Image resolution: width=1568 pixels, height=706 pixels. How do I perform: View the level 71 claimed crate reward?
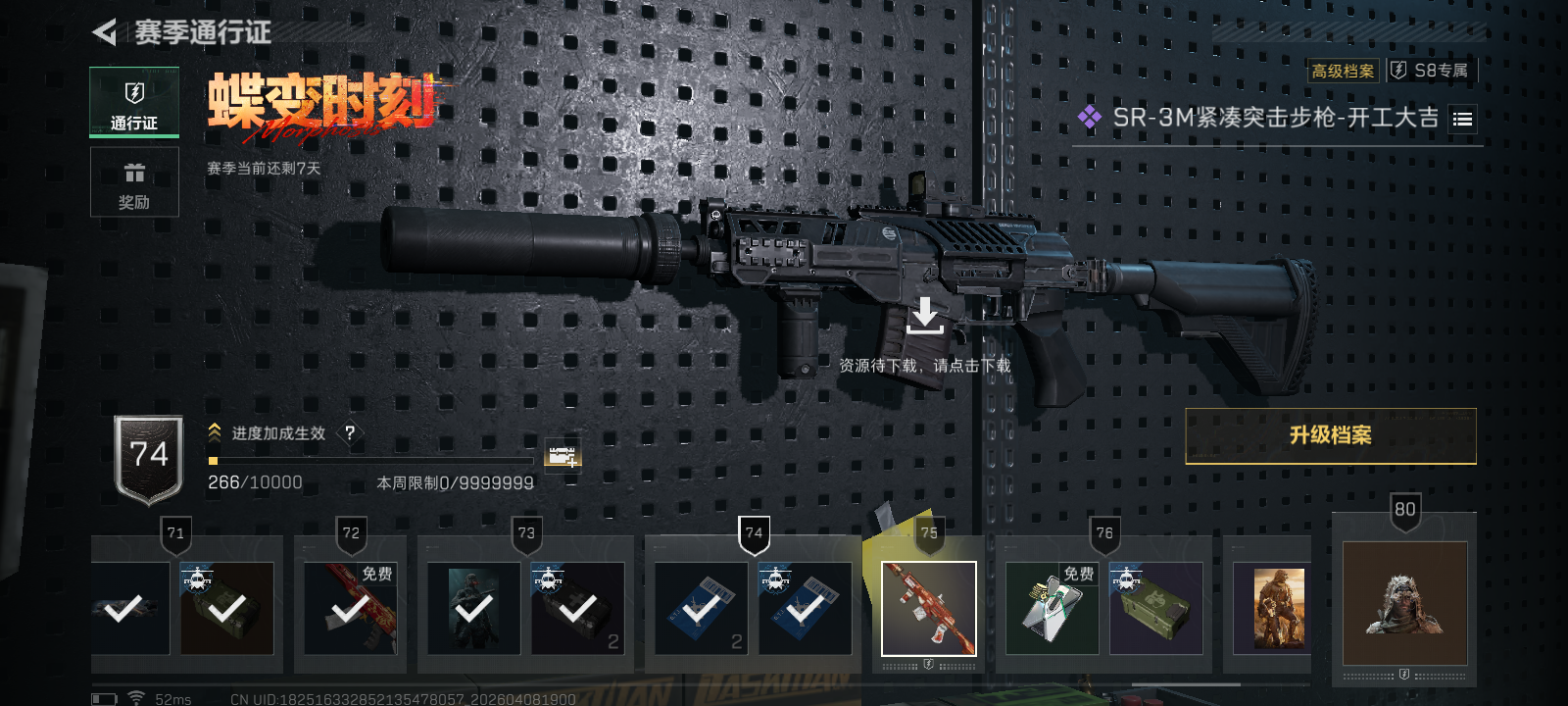pyautogui.click(x=226, y=608)
